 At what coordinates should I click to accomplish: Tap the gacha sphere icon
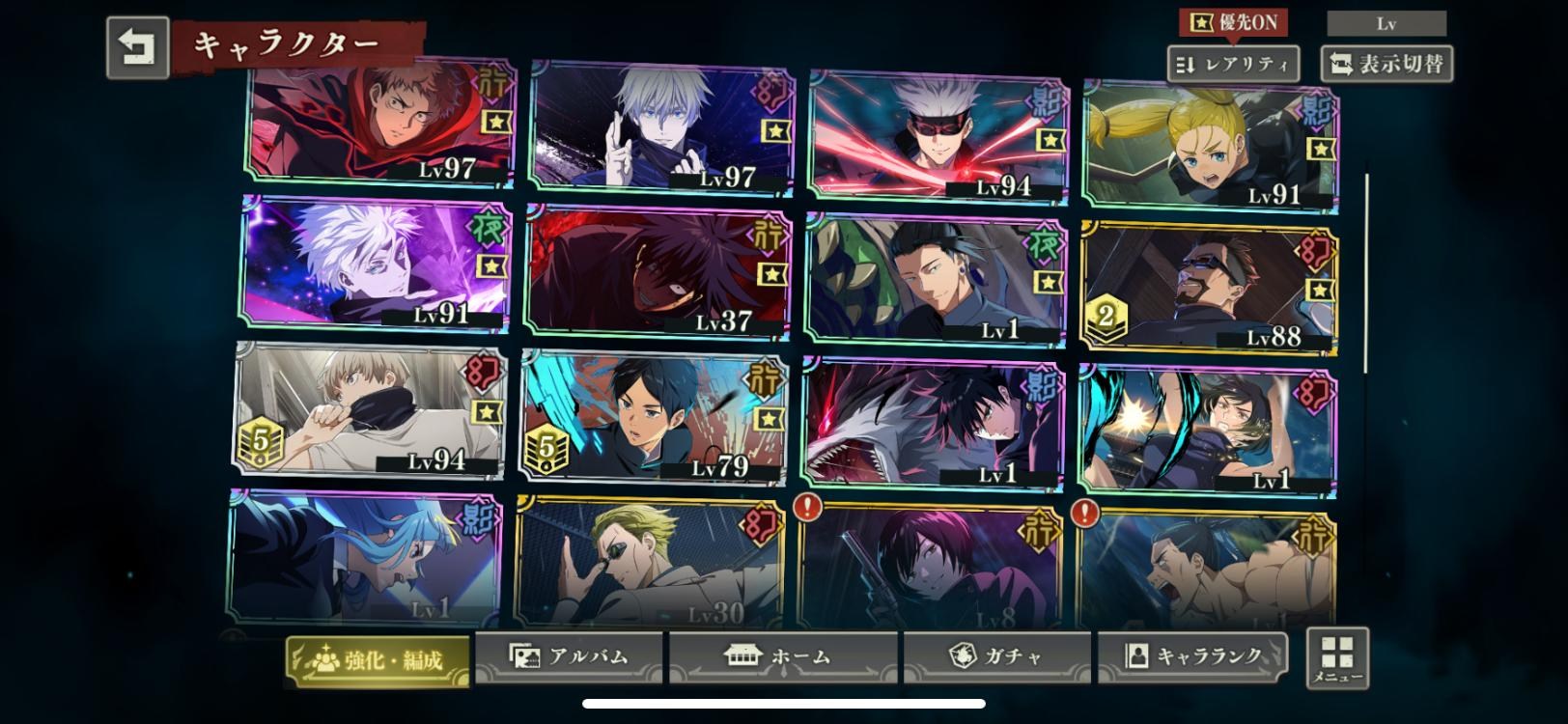963,654
